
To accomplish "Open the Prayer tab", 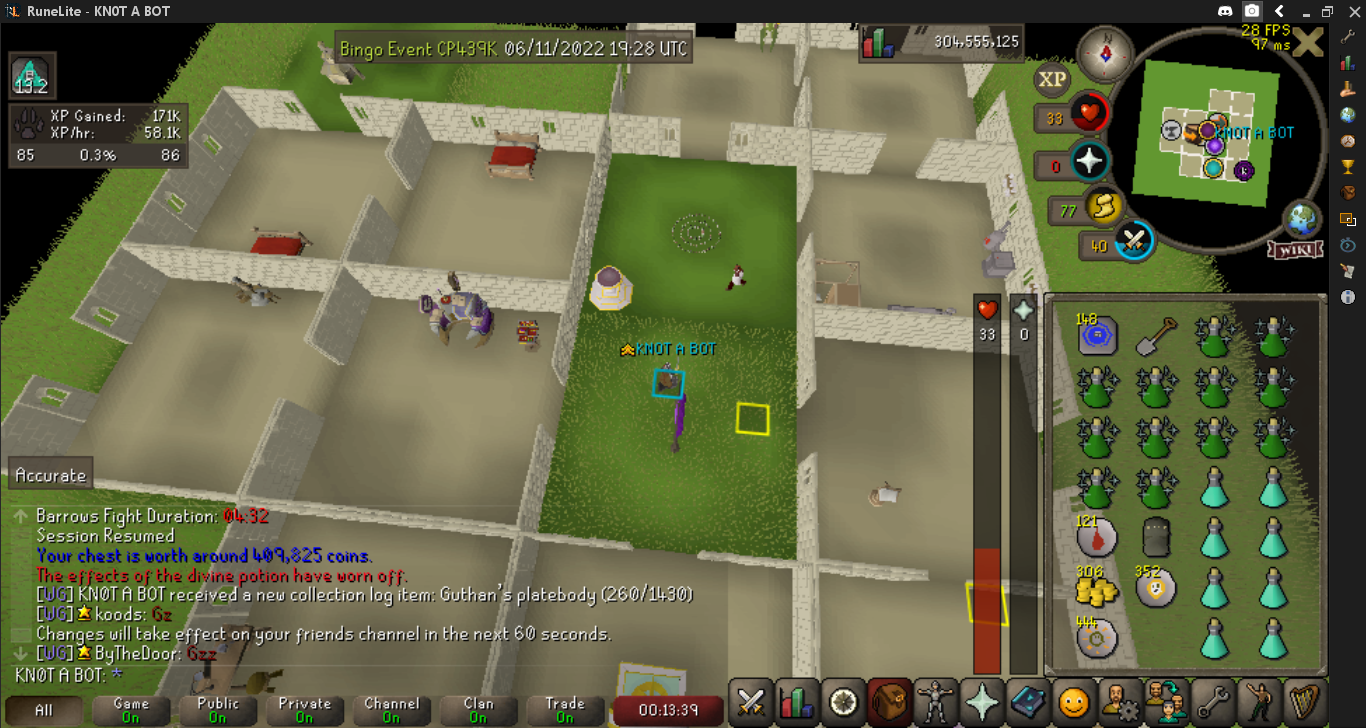I will [x=979, y=702].
